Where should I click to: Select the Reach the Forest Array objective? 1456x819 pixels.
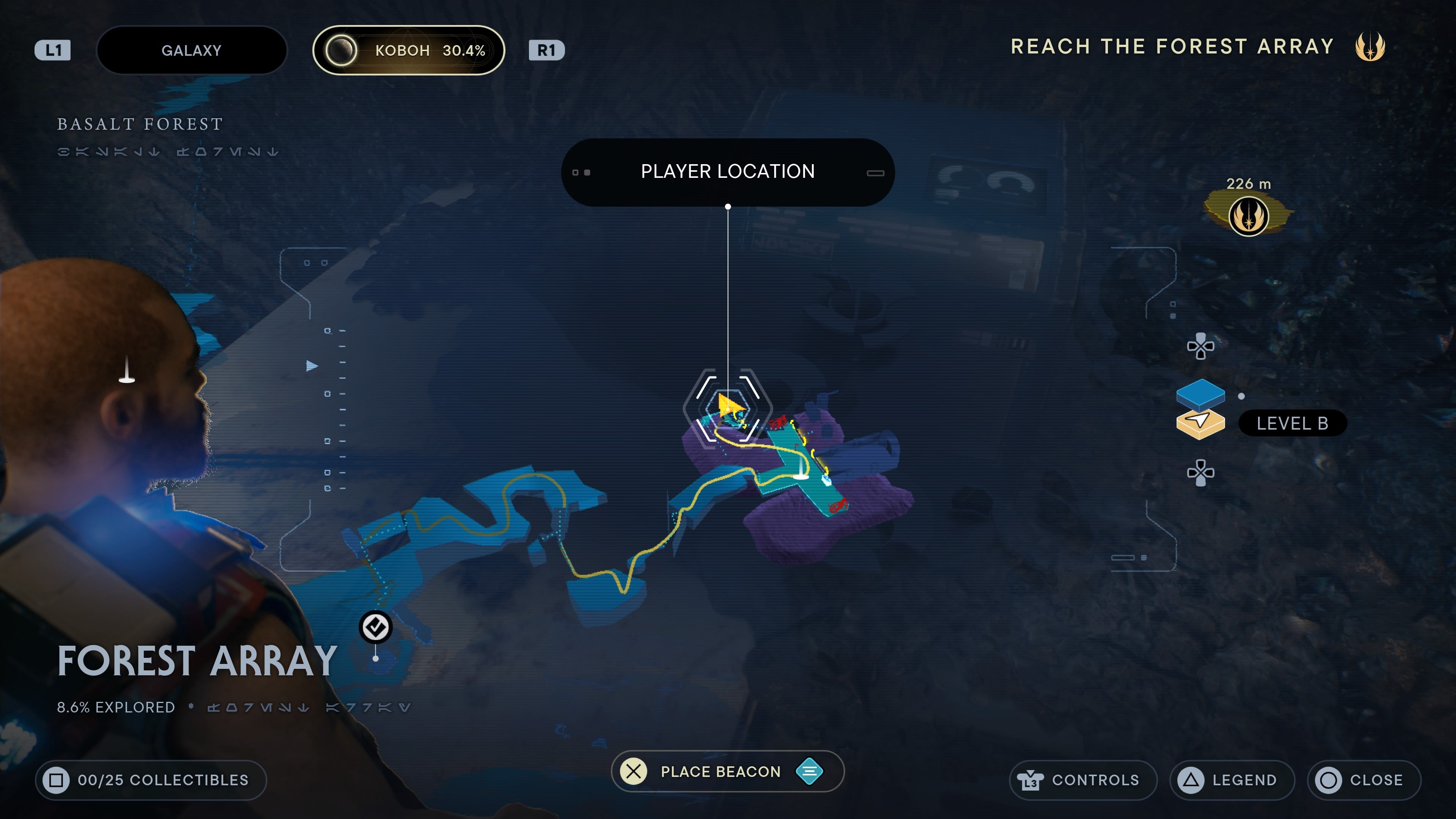click(x=1172, y=46)
